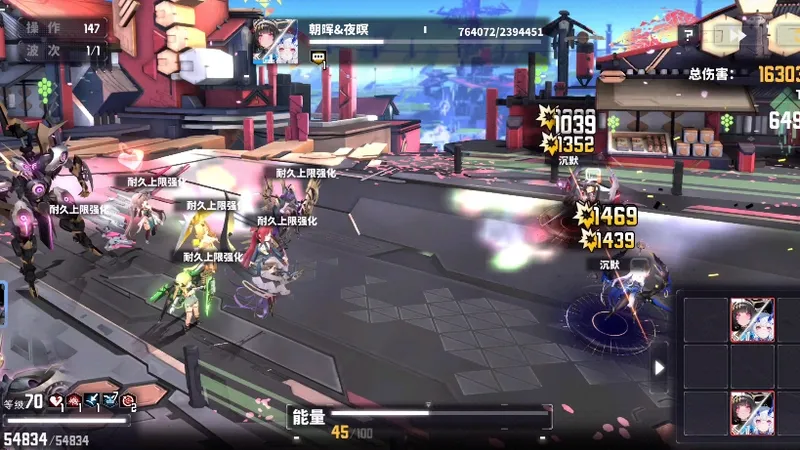This screenshot has width=800, height=450.
Task: Select the boss portrait in grid's bottom row
Action: coord(752,413)
